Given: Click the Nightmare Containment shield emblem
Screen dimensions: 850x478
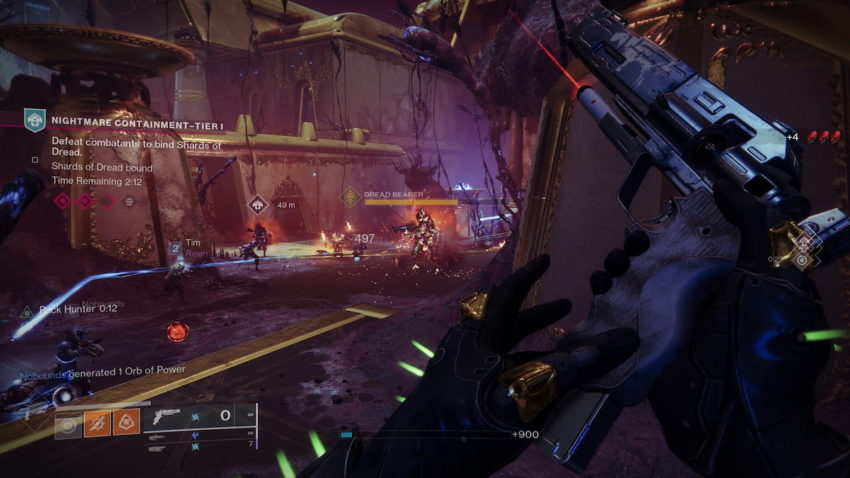Looking at the screenshot, I should pyautogui.click(x=35, y=122).
